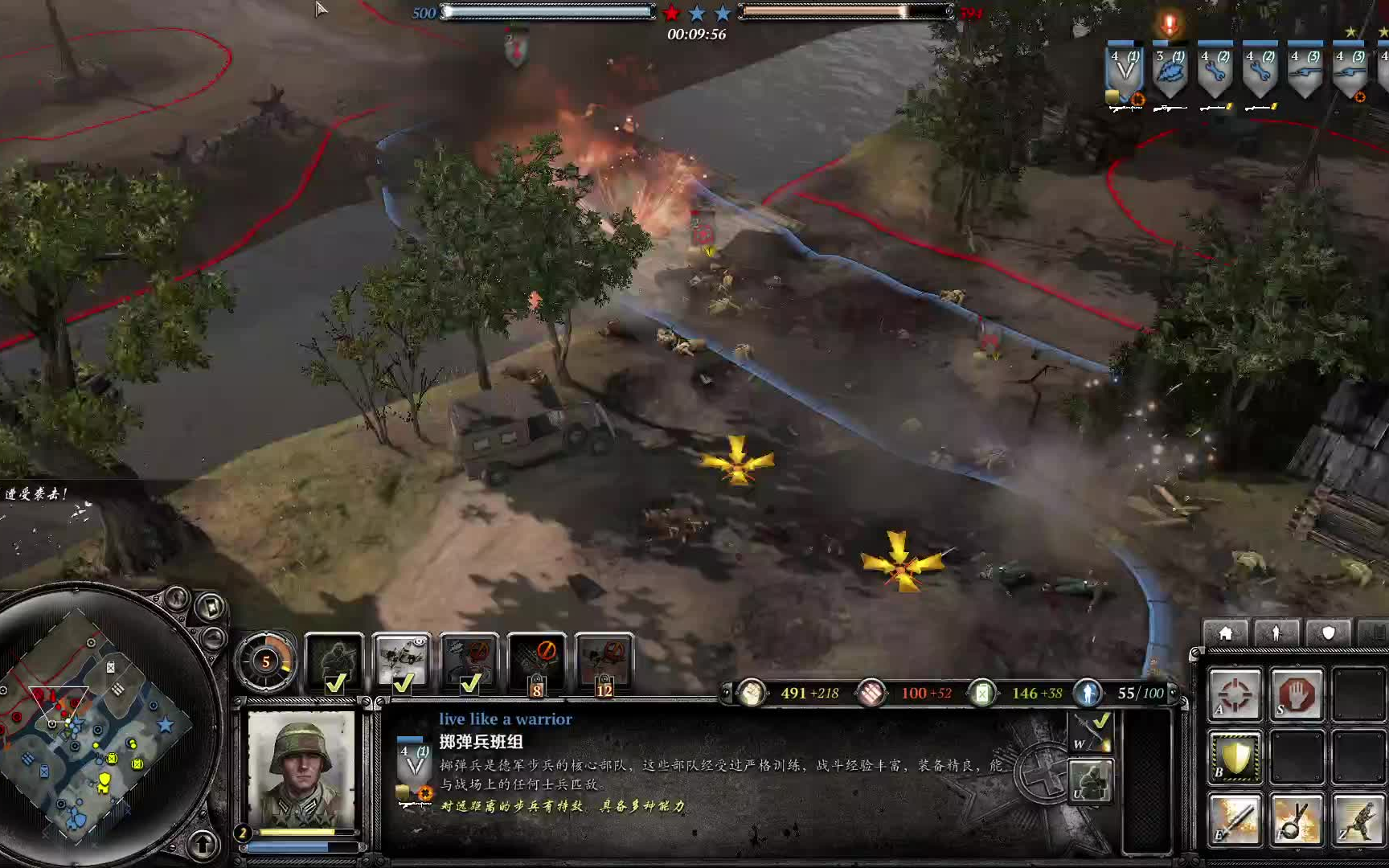Select the first unlocked commander ability
Screen dimensions: 1389x868
(x=334, y=662)
